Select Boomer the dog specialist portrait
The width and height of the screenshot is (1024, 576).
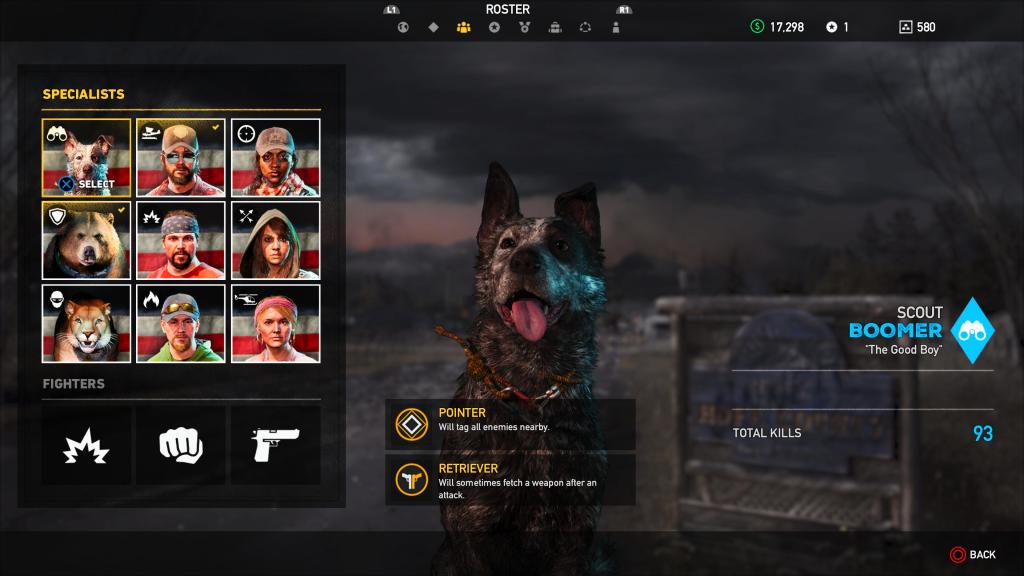(86, 158)
